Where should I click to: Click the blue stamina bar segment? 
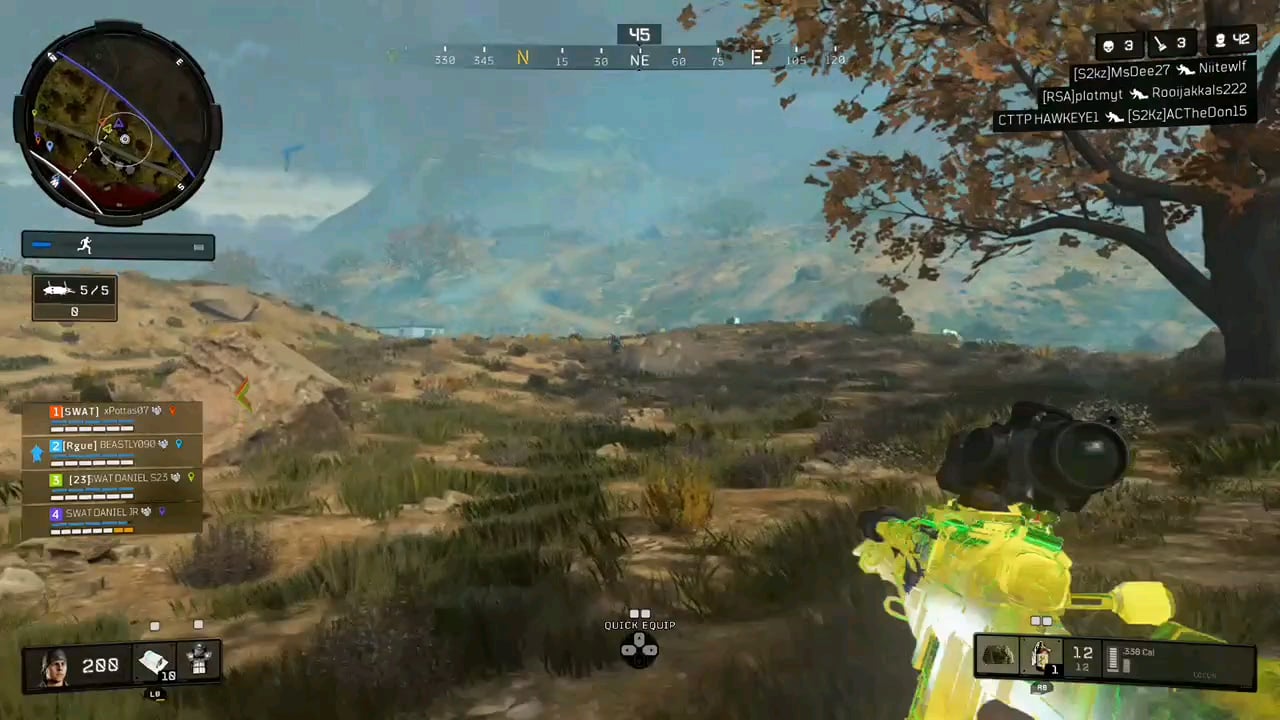tap(42, 245)
